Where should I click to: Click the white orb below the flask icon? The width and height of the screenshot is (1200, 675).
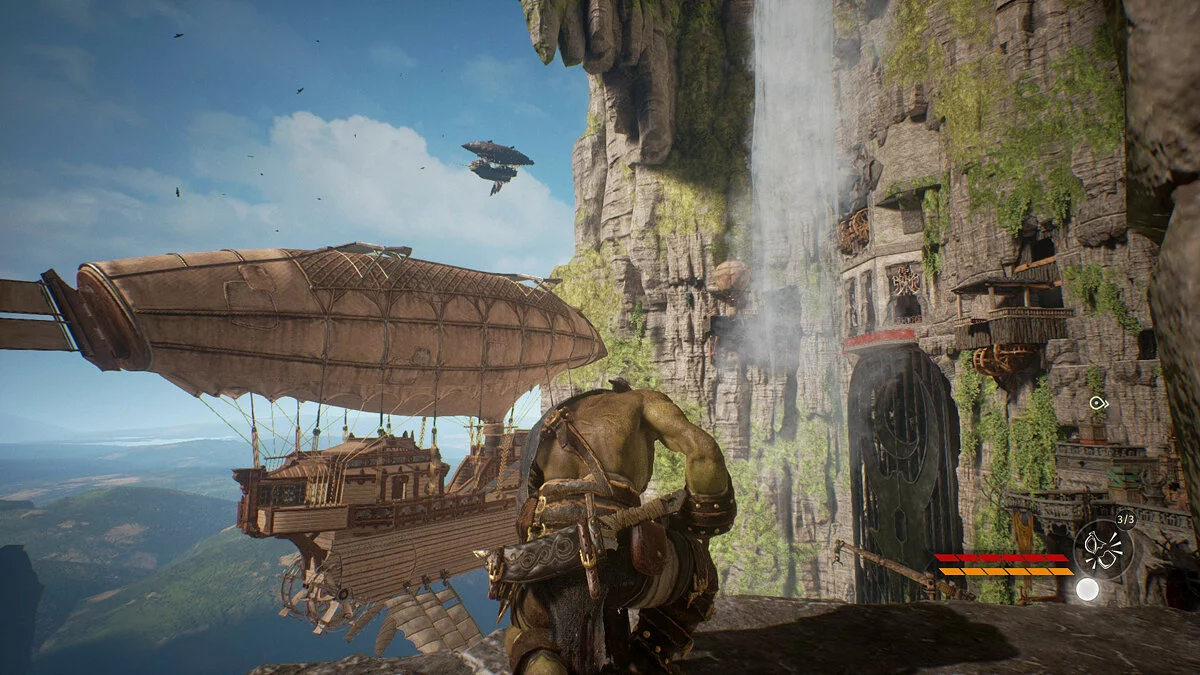tap(1087, 589)
